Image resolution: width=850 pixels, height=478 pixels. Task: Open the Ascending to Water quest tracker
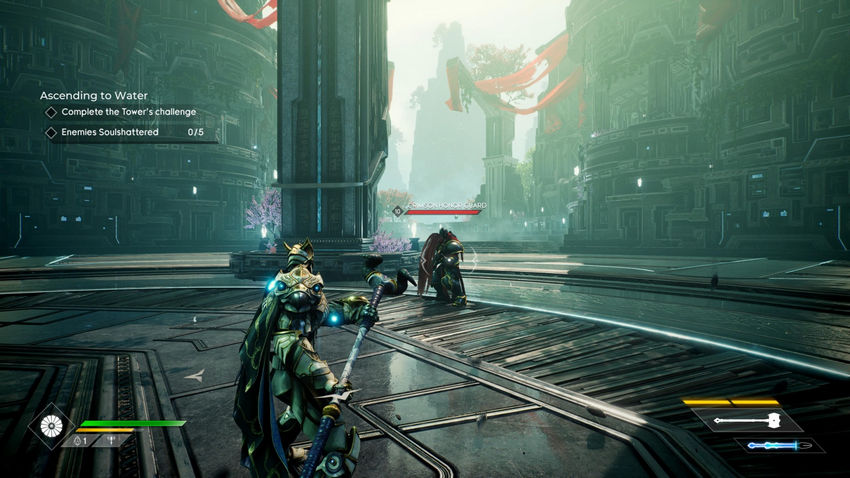94,95
